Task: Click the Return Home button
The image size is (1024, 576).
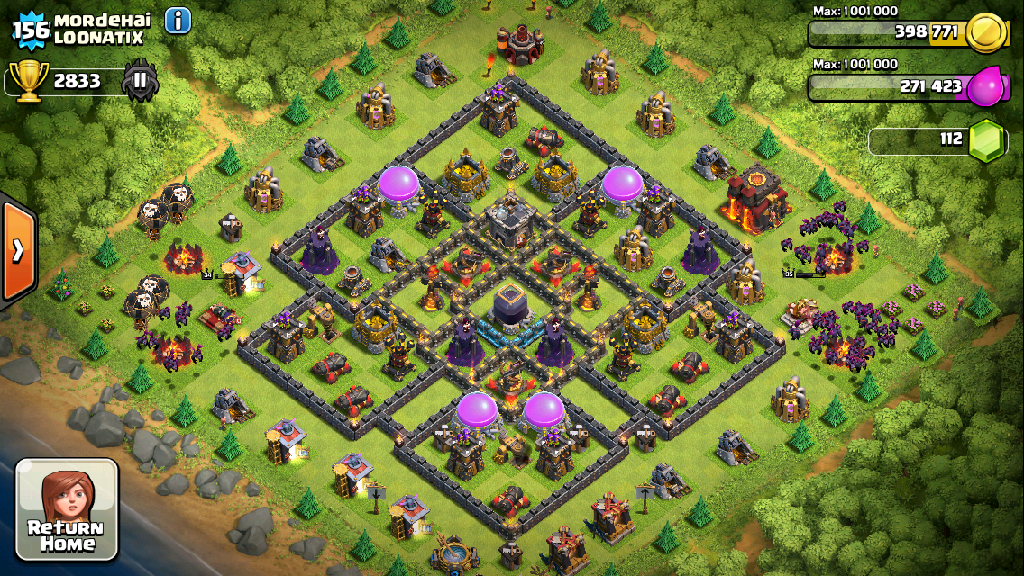Action: (x=66, y=510)
